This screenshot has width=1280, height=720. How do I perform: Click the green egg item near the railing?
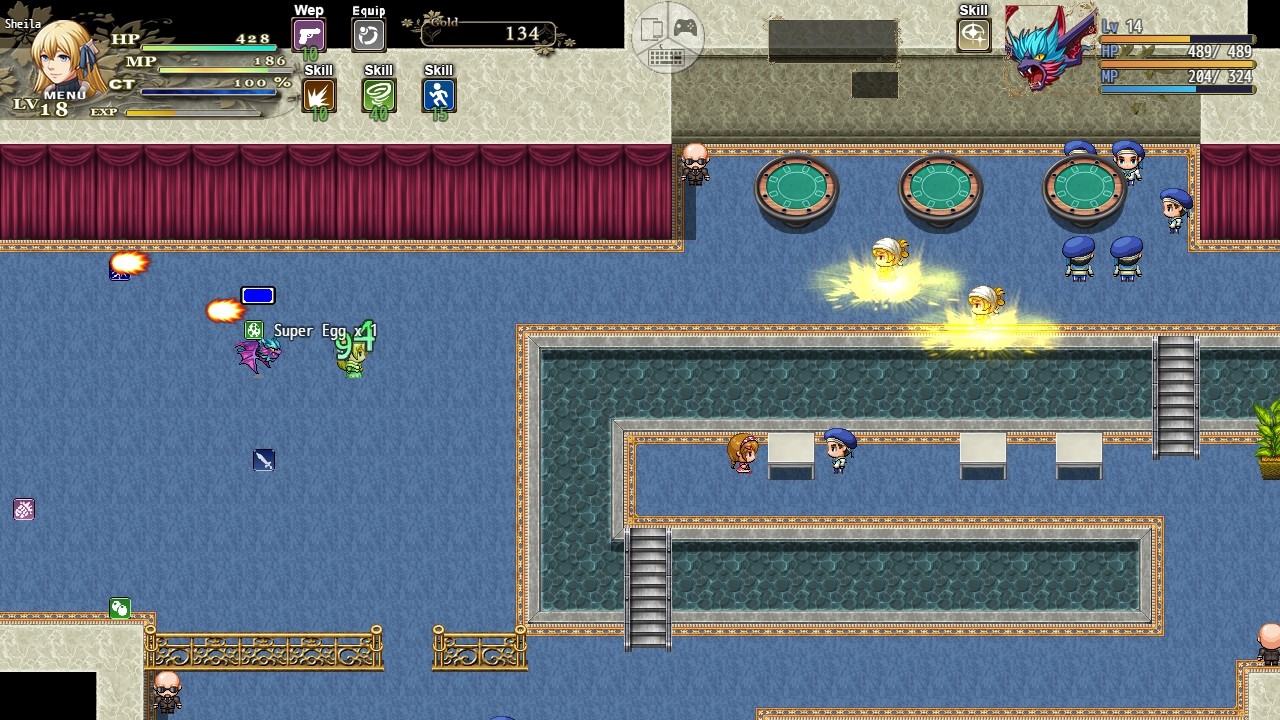pyautogui.click(x=119, y=607)
